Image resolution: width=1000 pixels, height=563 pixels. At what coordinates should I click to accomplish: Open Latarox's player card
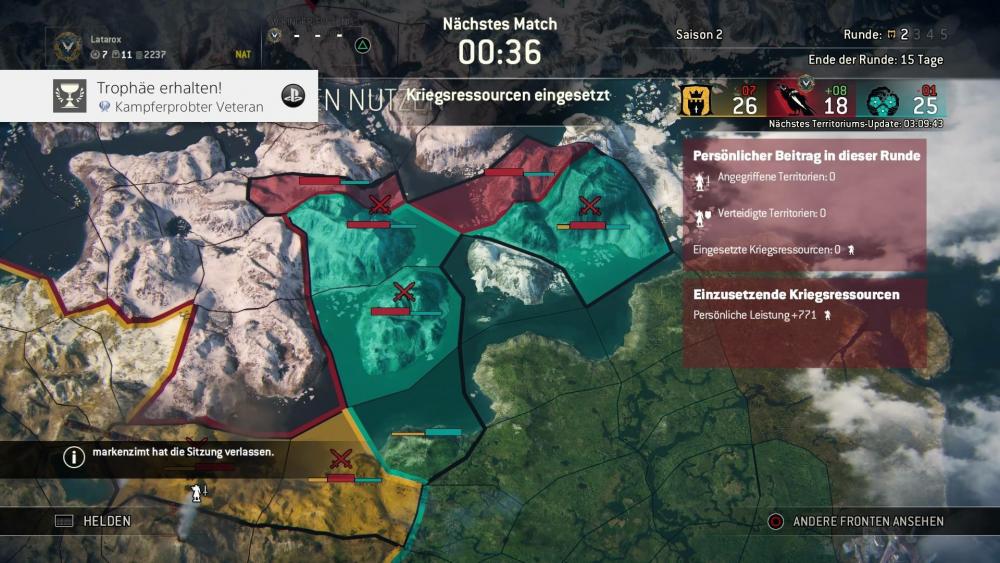(104, 45)
